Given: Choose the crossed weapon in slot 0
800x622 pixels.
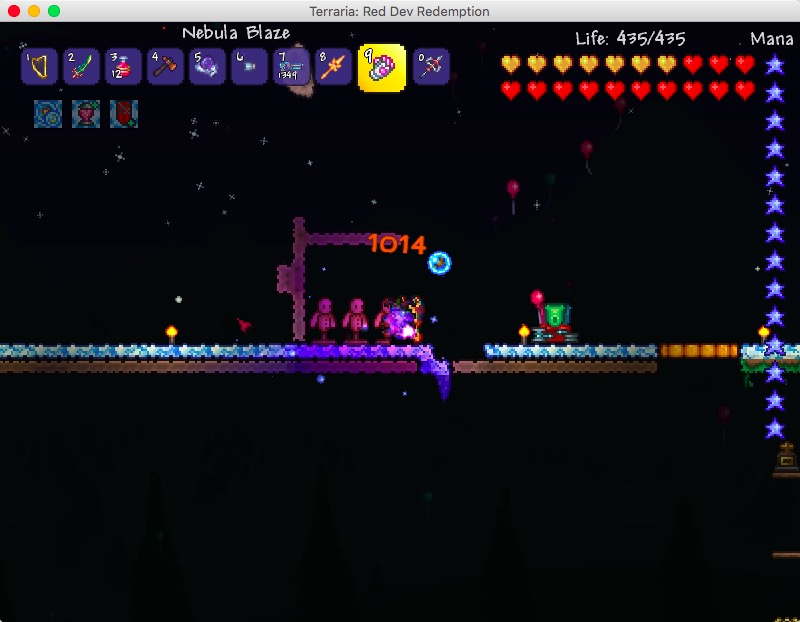Looking at the screenshot, I should click(431, 67).
